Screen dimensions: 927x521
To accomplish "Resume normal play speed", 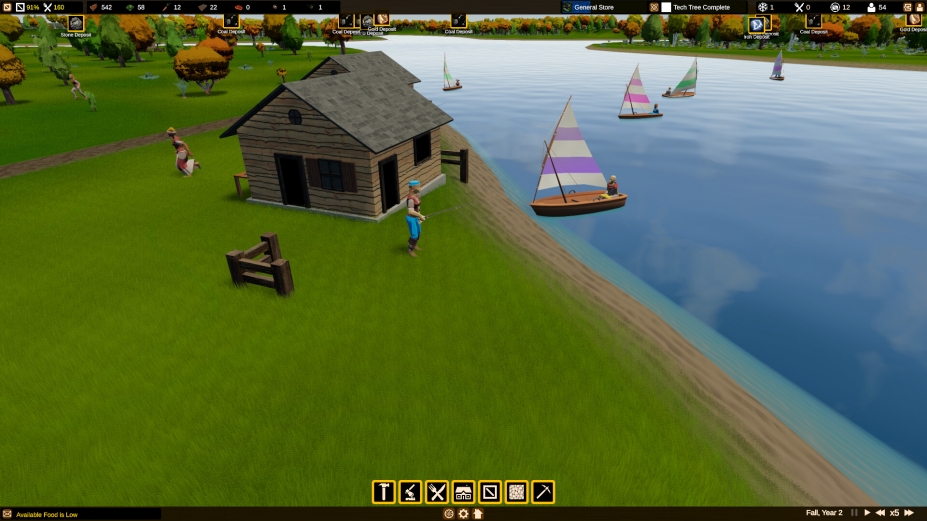I will click(867, 513).
